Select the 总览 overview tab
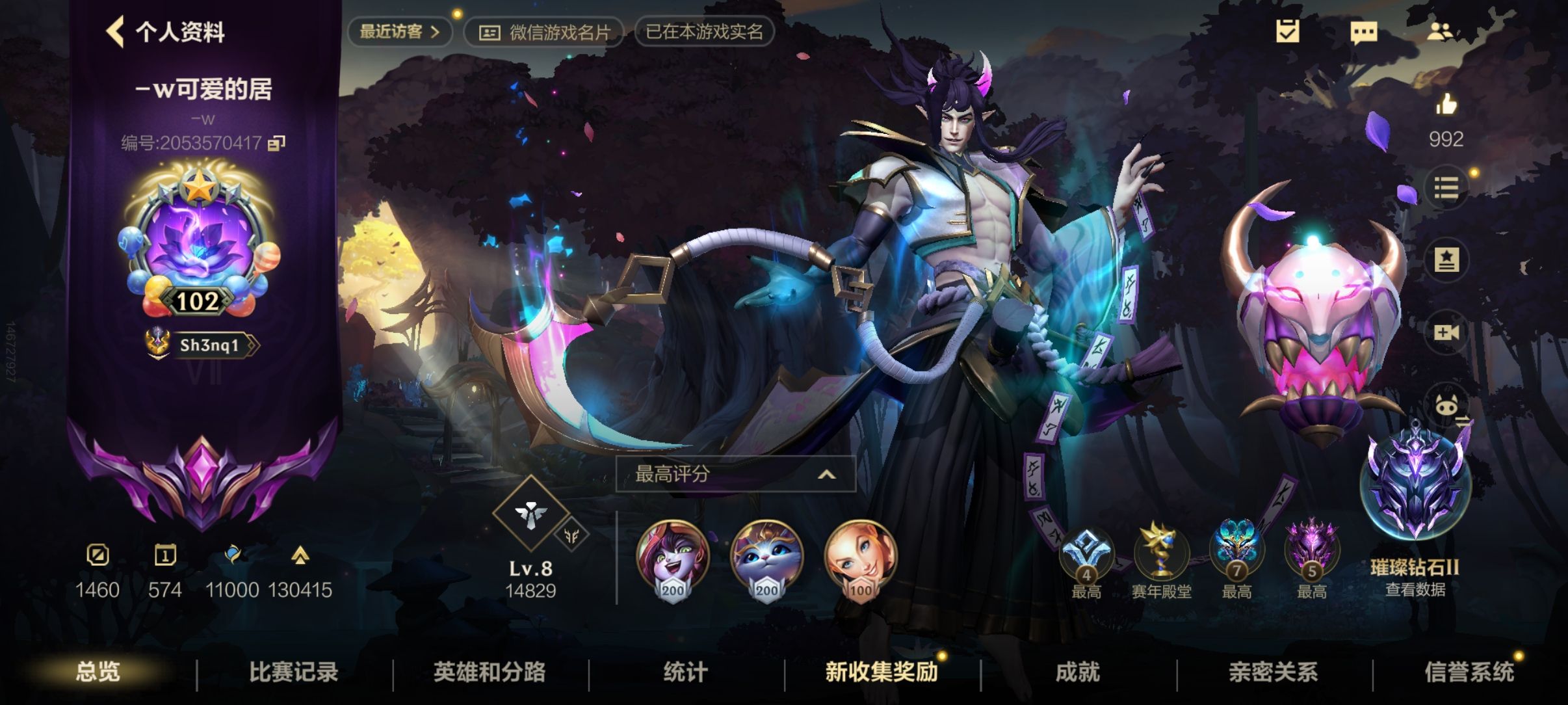This screenshot has width=1568, height=705. [x=98, y=672]
